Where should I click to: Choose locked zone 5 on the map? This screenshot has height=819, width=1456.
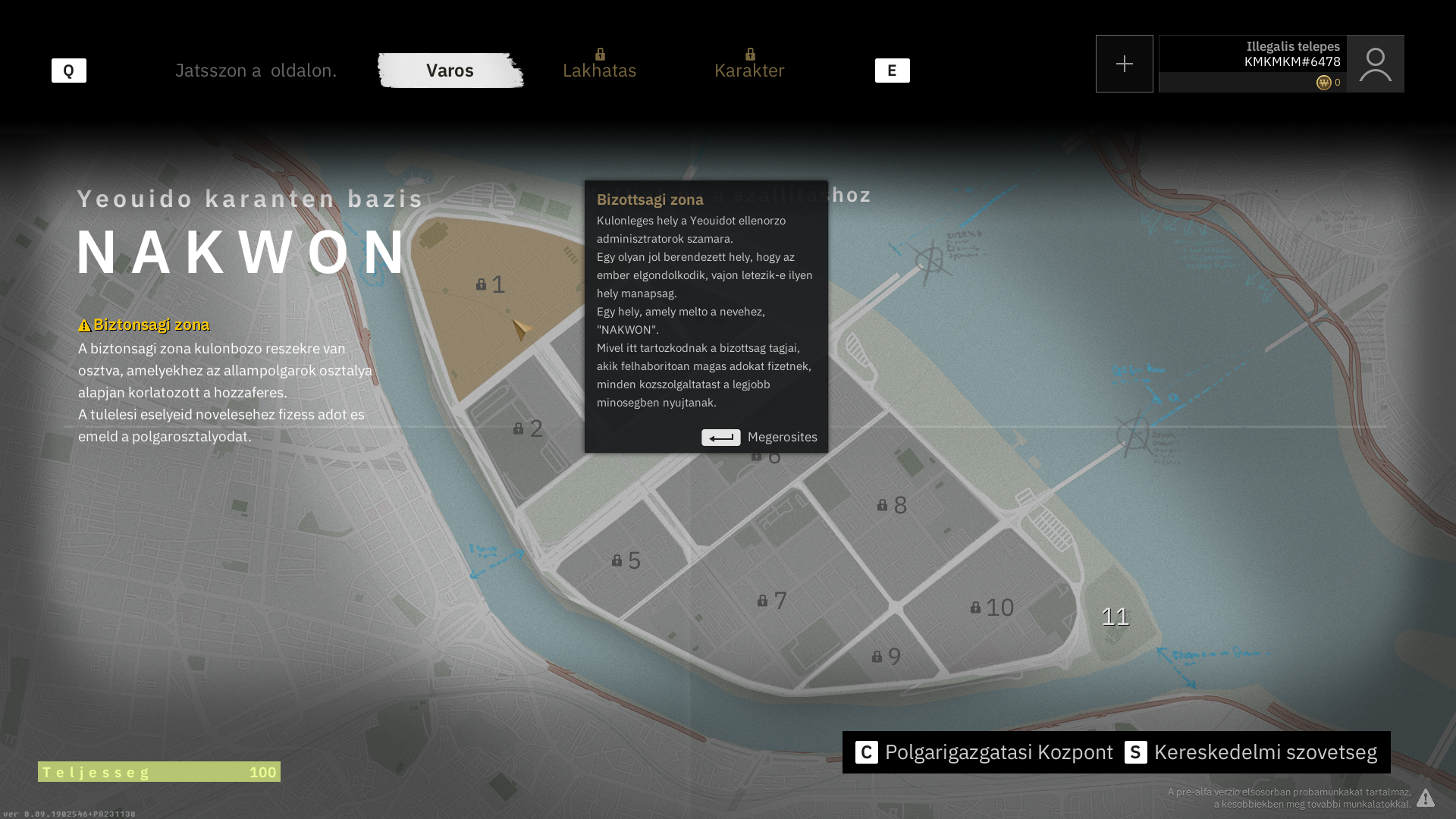pos(627,560)
